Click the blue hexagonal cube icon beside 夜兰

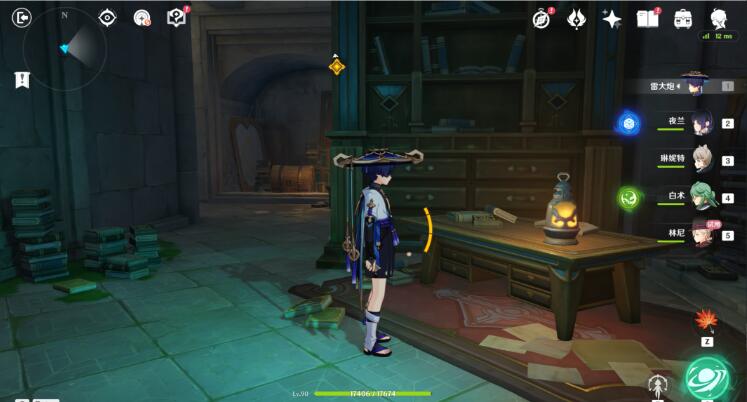629,123
